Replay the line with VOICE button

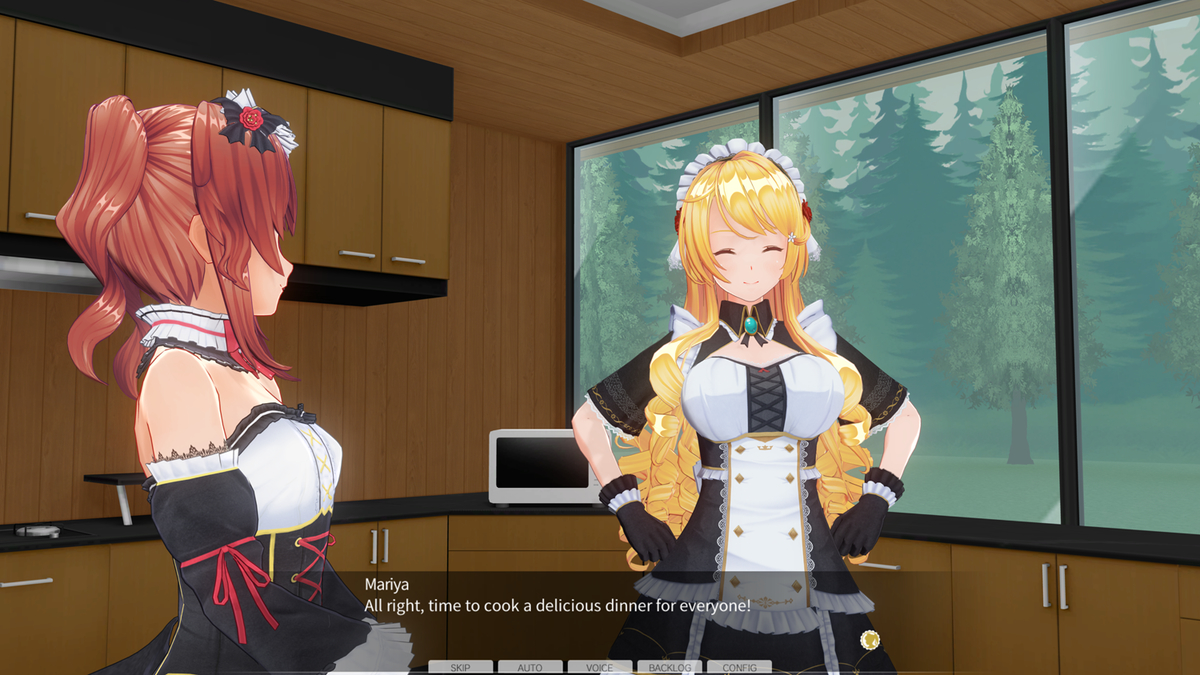coord(600,667)
